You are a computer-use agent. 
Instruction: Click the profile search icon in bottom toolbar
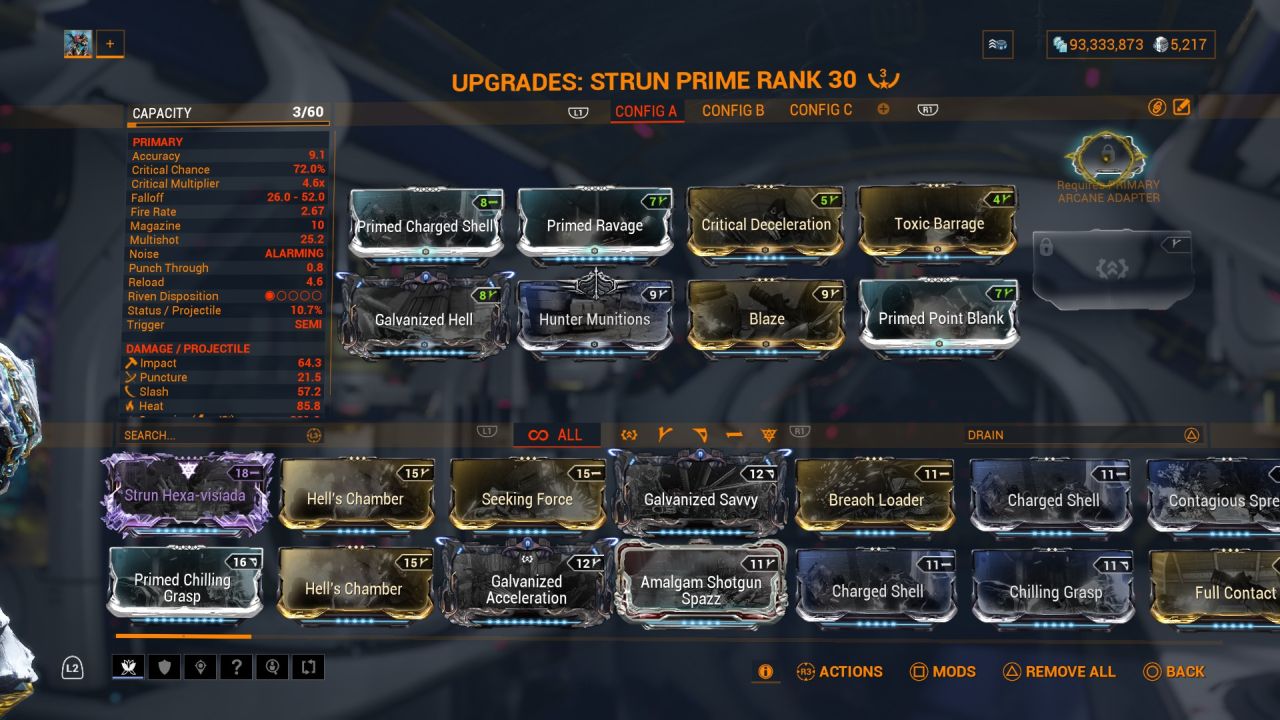click(272, 666)
